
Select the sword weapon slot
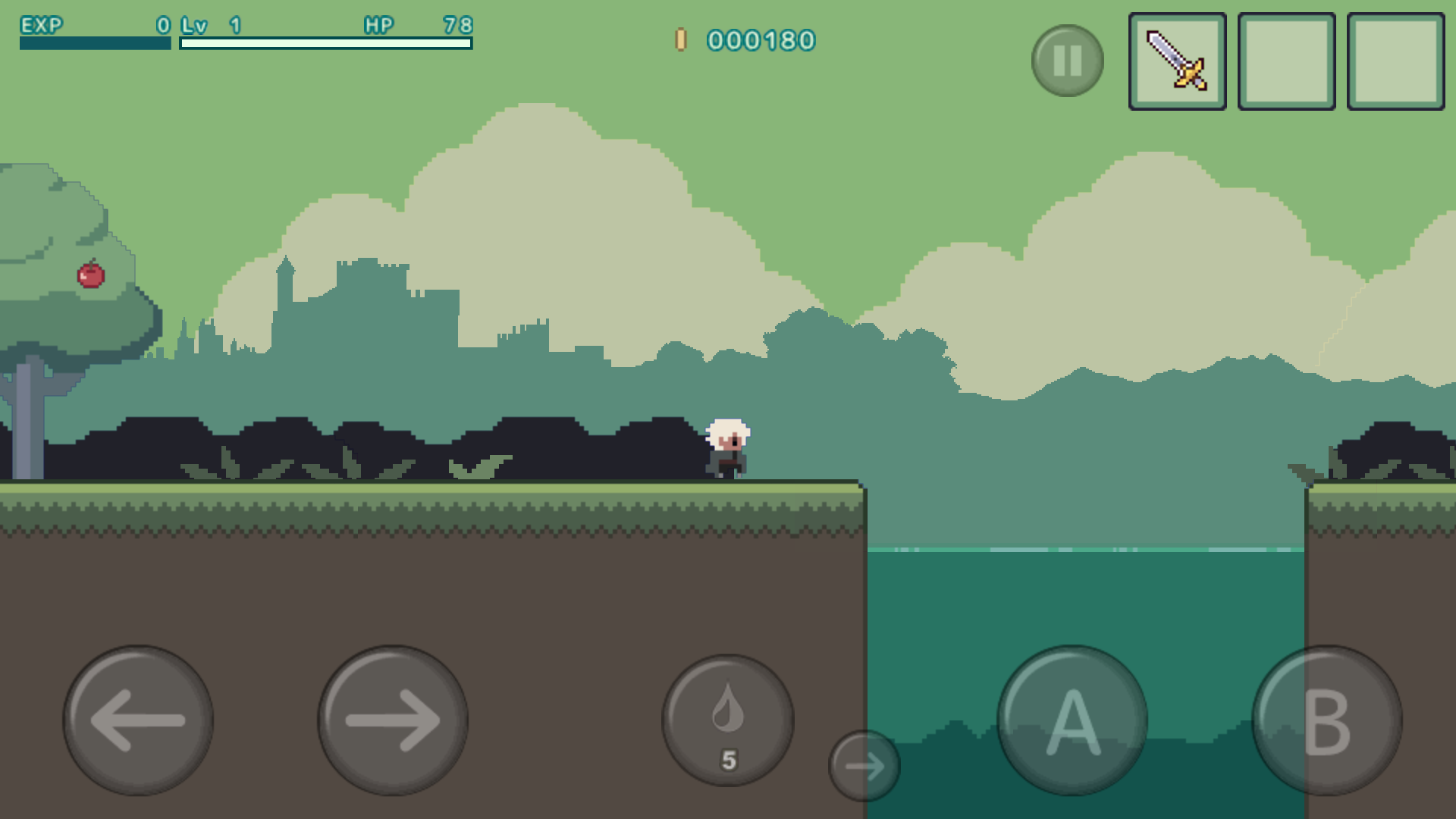point(1177,61)
